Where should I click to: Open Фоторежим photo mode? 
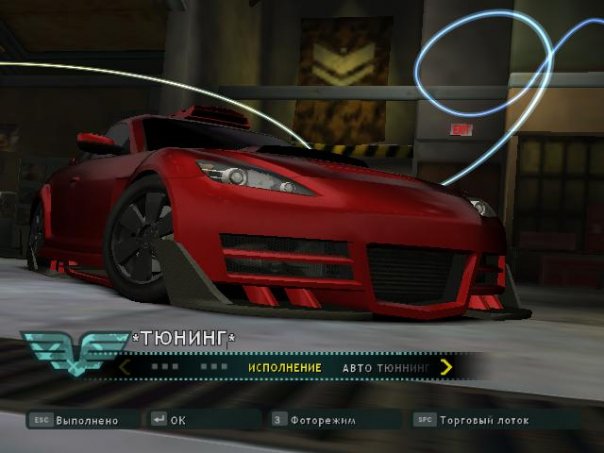click(x=318, y=420)
